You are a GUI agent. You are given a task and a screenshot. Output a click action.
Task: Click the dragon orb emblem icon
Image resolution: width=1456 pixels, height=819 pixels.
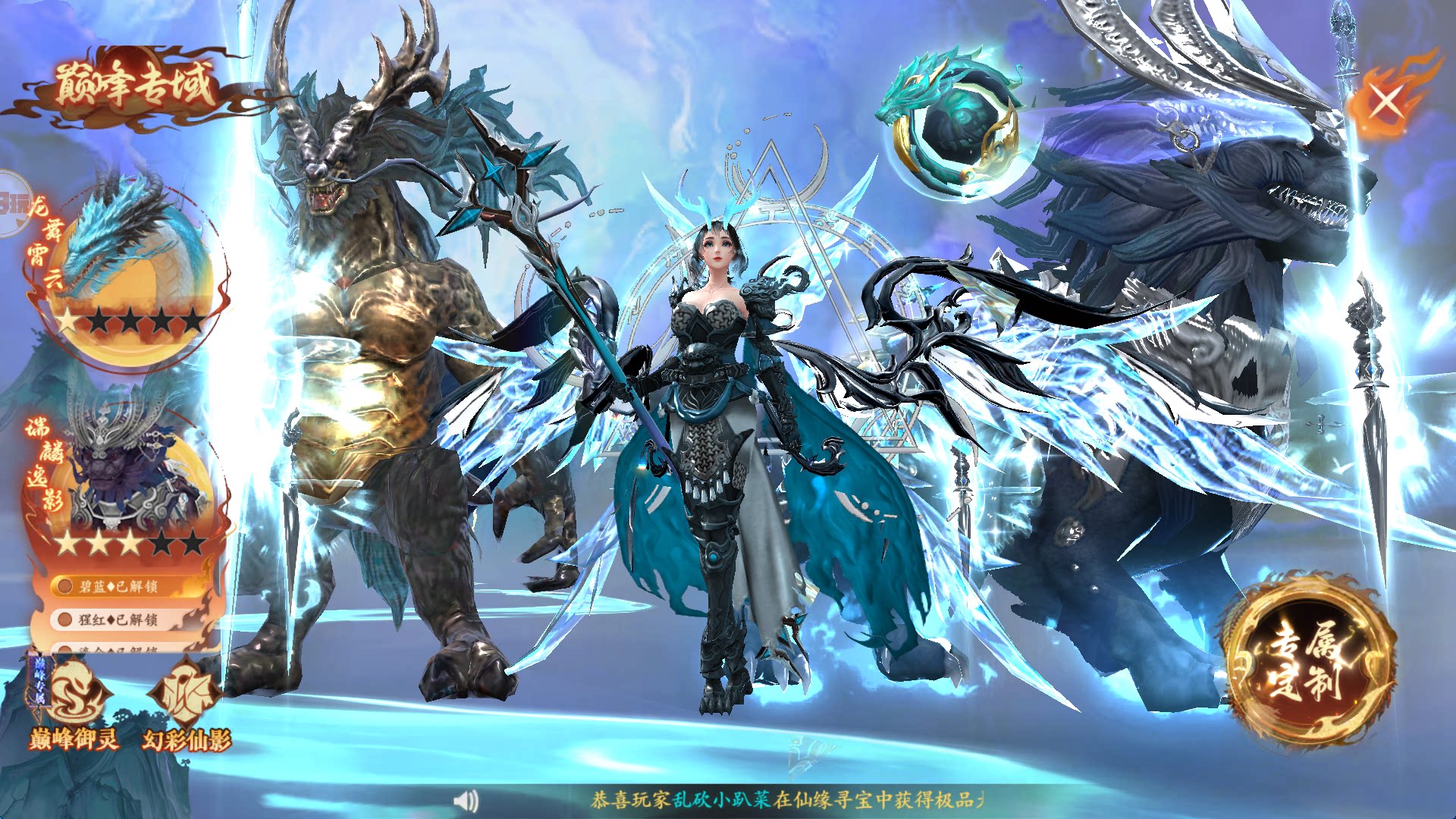tap(955, 129)
